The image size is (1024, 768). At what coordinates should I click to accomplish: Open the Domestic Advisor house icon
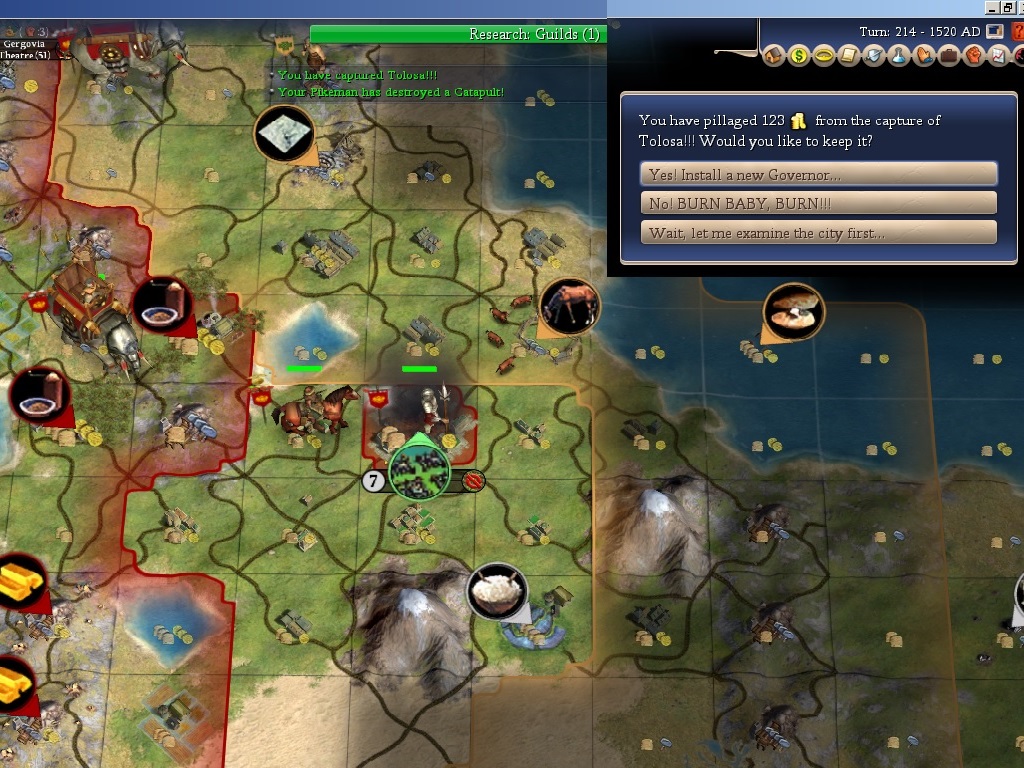click(x=774, y=56)
